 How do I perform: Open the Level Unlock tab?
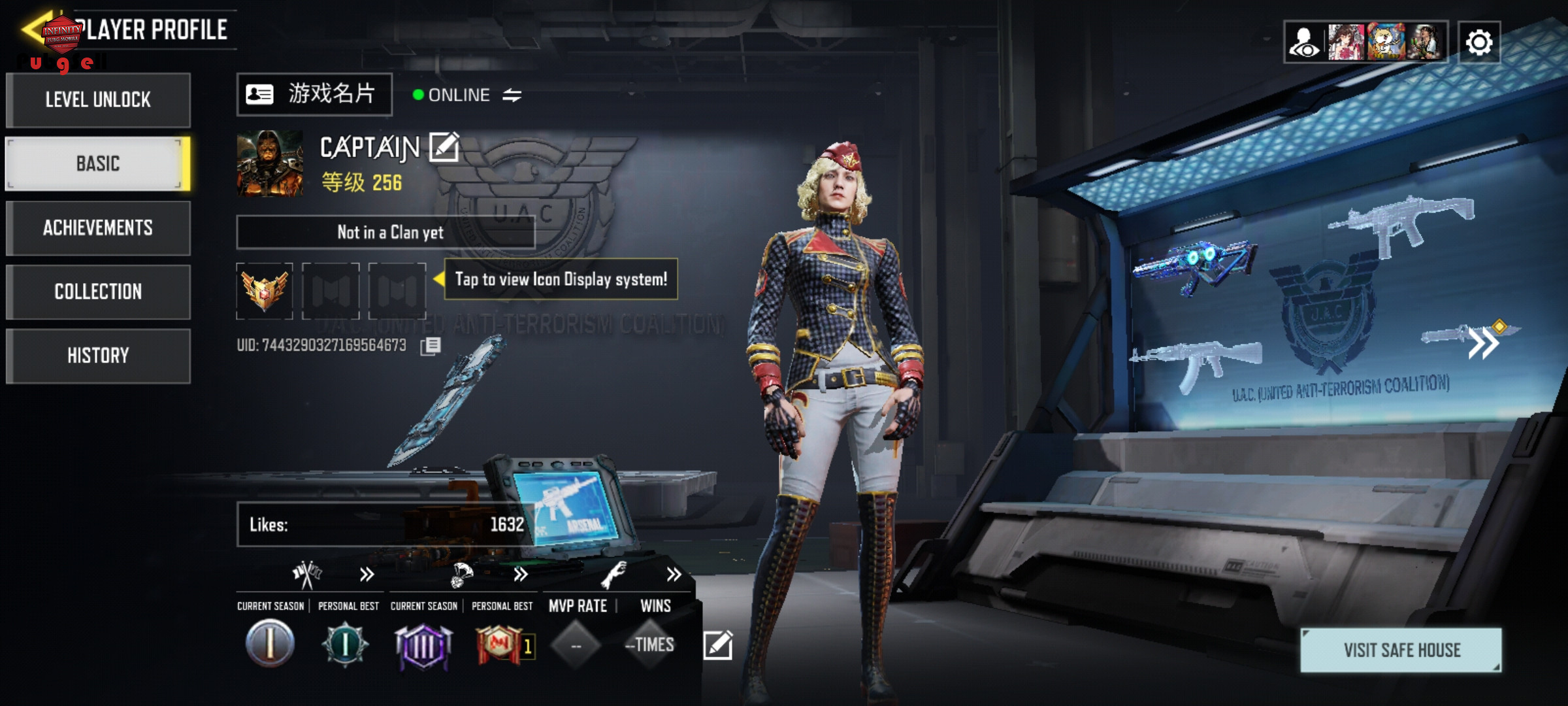tap(98, 100)
